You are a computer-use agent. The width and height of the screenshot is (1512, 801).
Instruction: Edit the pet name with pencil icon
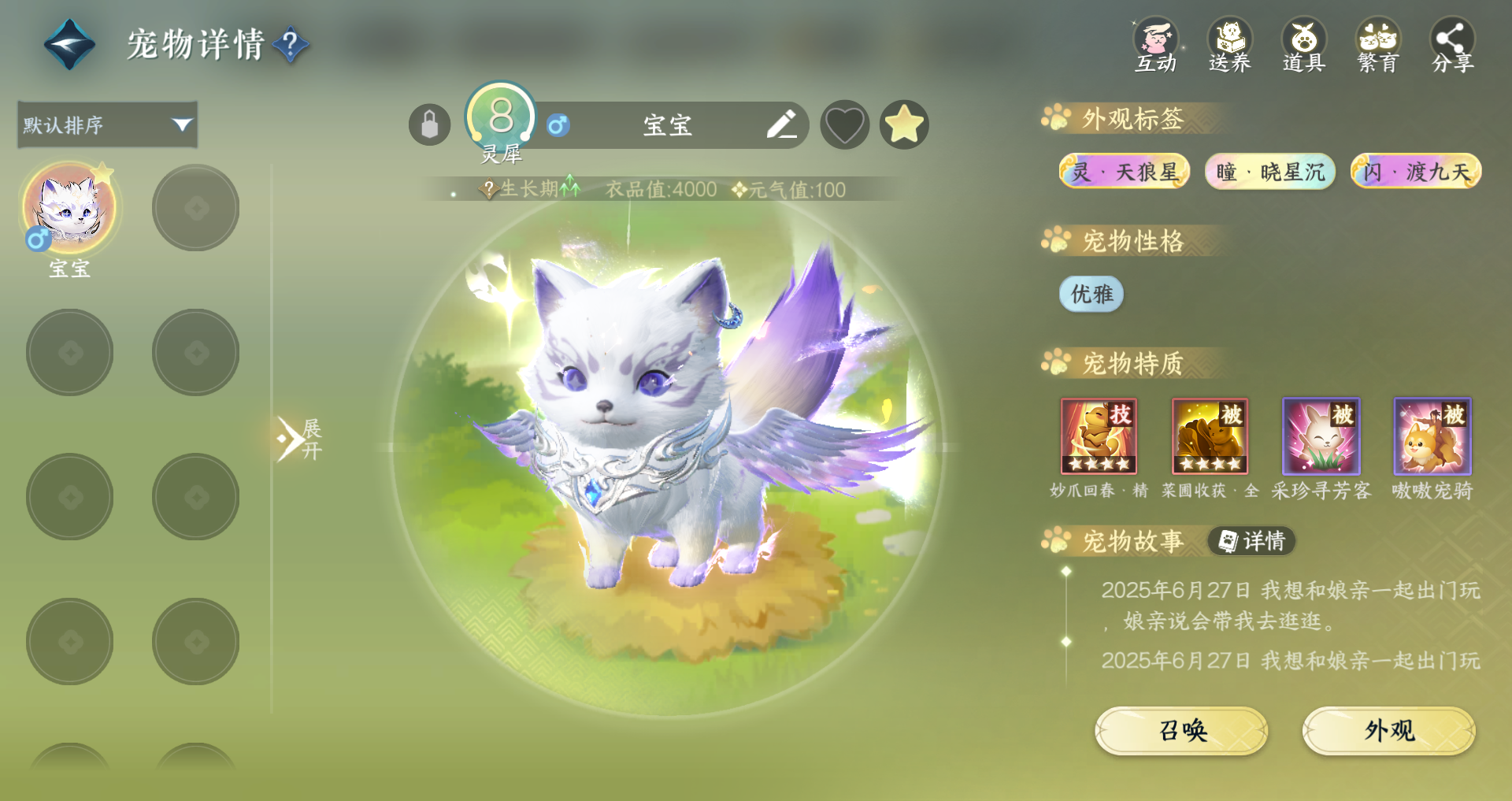(781, 124)
